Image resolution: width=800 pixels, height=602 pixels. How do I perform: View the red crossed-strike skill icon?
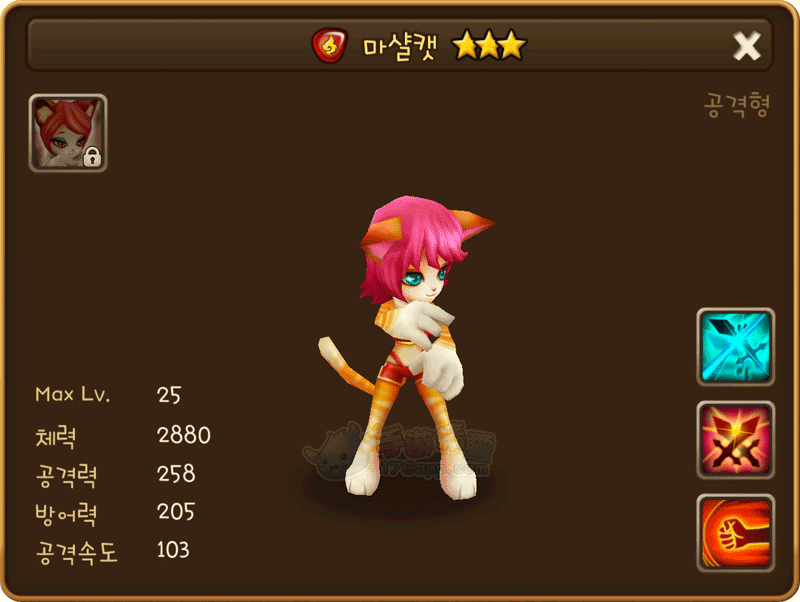tap(735, 439)
